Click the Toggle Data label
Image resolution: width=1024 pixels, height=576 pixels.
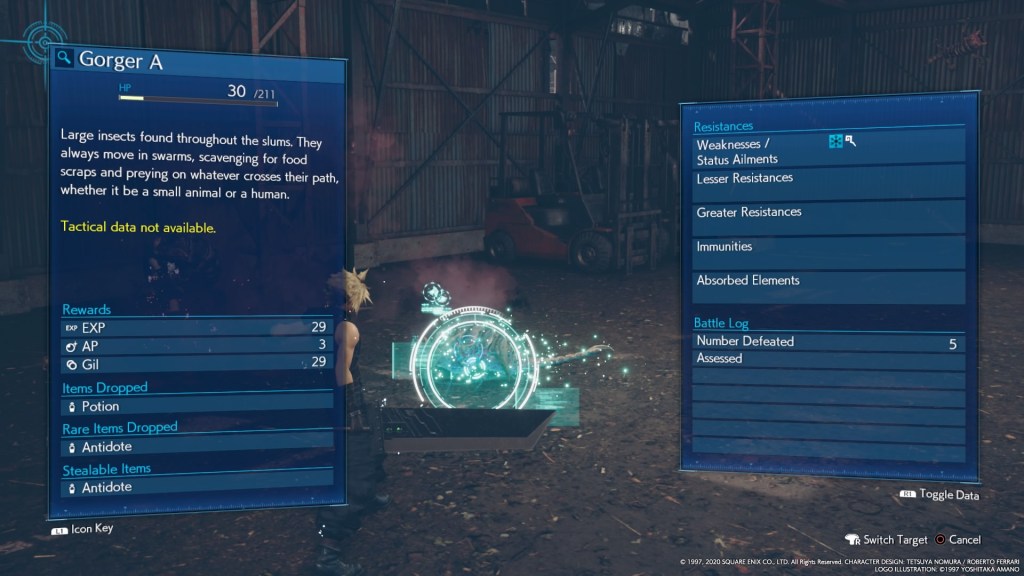click(x=948, y=495)
